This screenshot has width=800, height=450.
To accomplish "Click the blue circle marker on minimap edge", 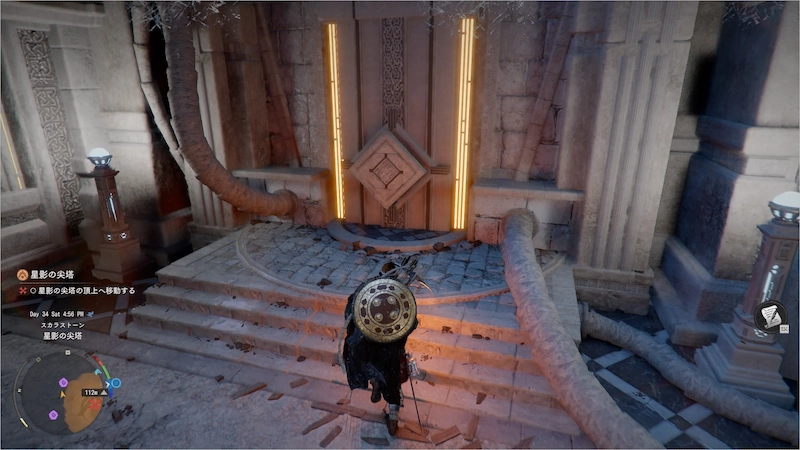I will click(115, 383).
